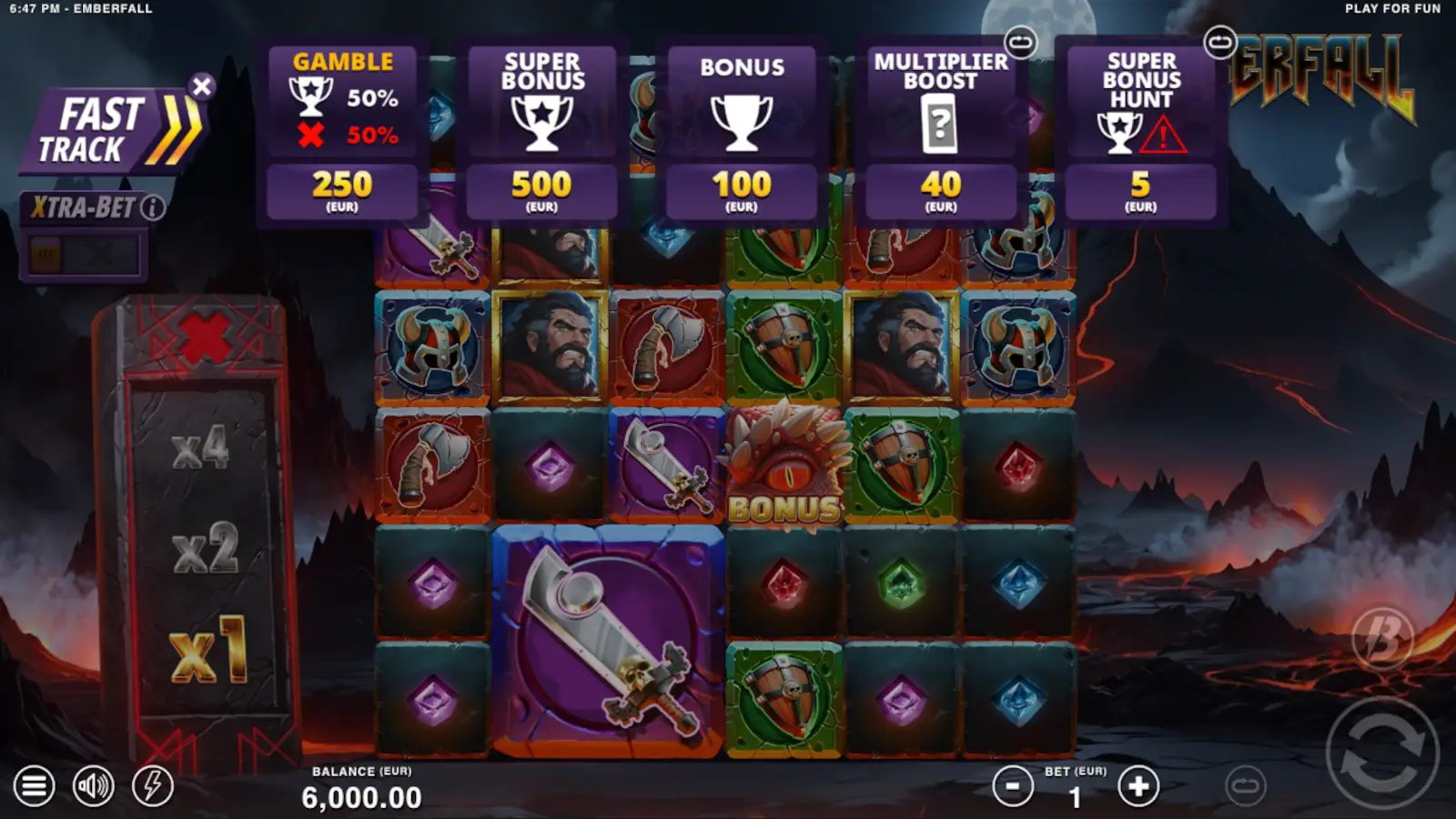Enable the Super Bonus Hunt link toggle

pyautogui.click(x=1219, y=40)
